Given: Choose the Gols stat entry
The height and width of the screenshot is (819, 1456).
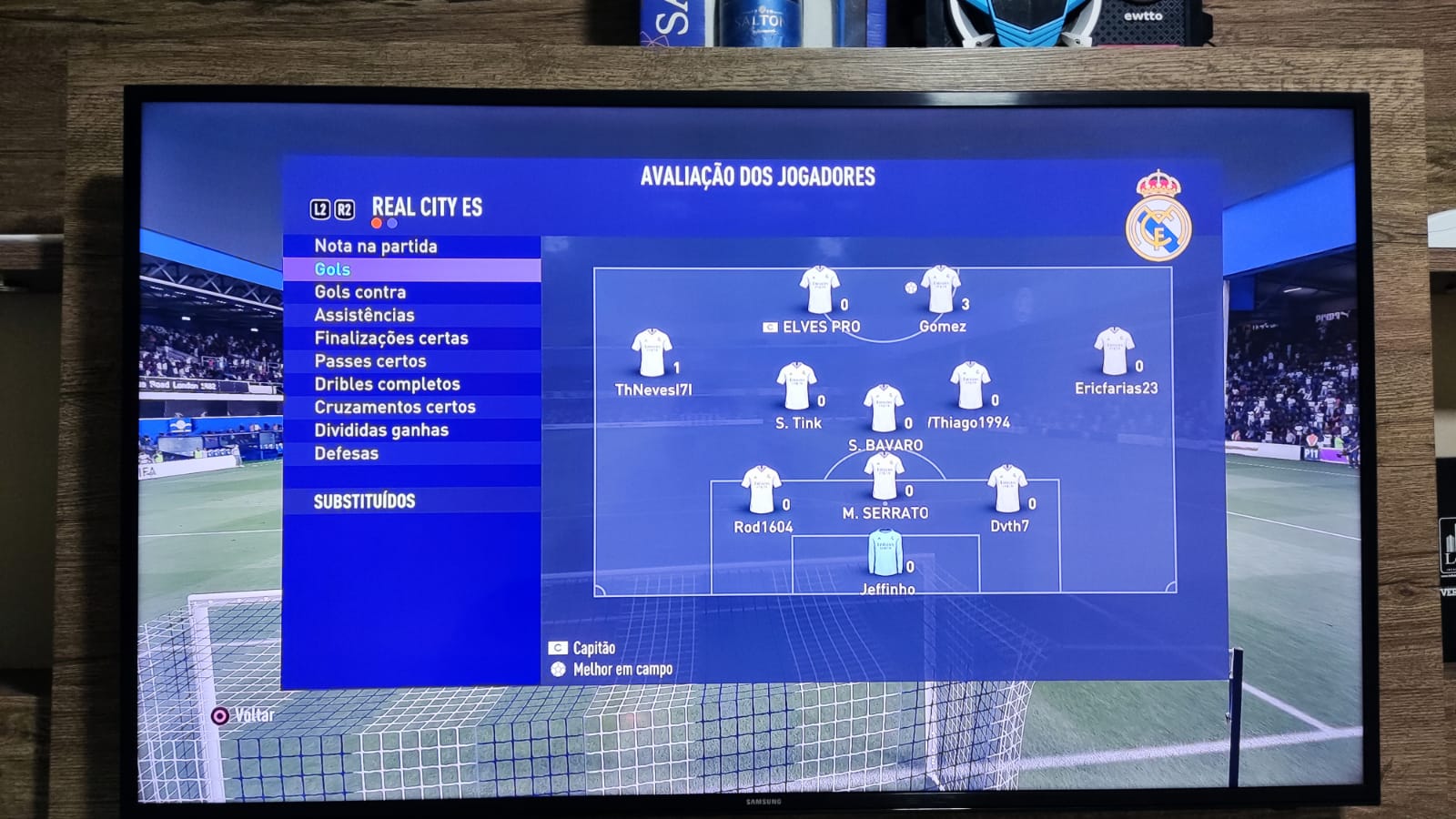Looking at the screenshot, I should click(x=332, y=269).
